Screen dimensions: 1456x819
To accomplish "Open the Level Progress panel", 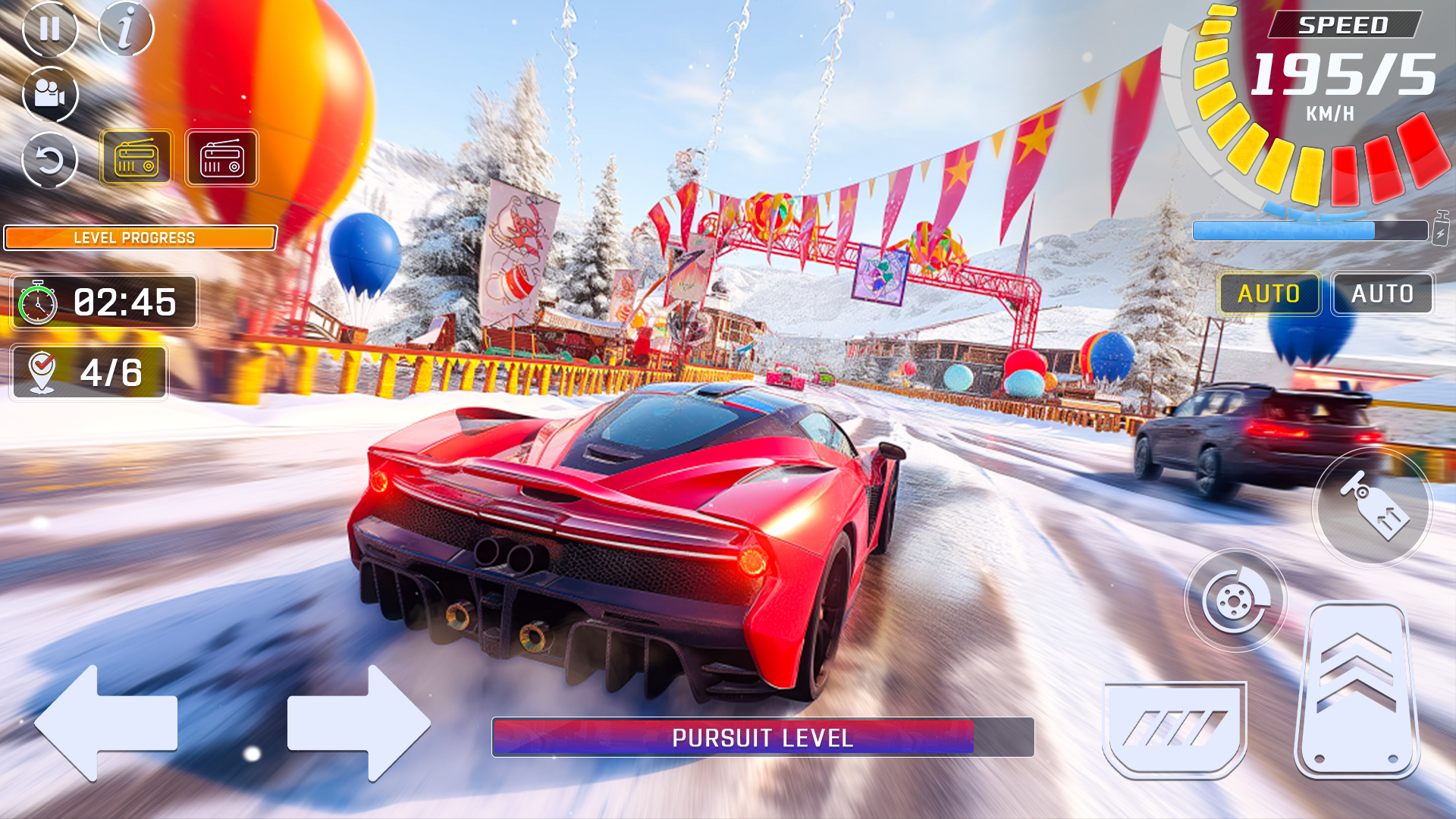I will pos(140,237).
